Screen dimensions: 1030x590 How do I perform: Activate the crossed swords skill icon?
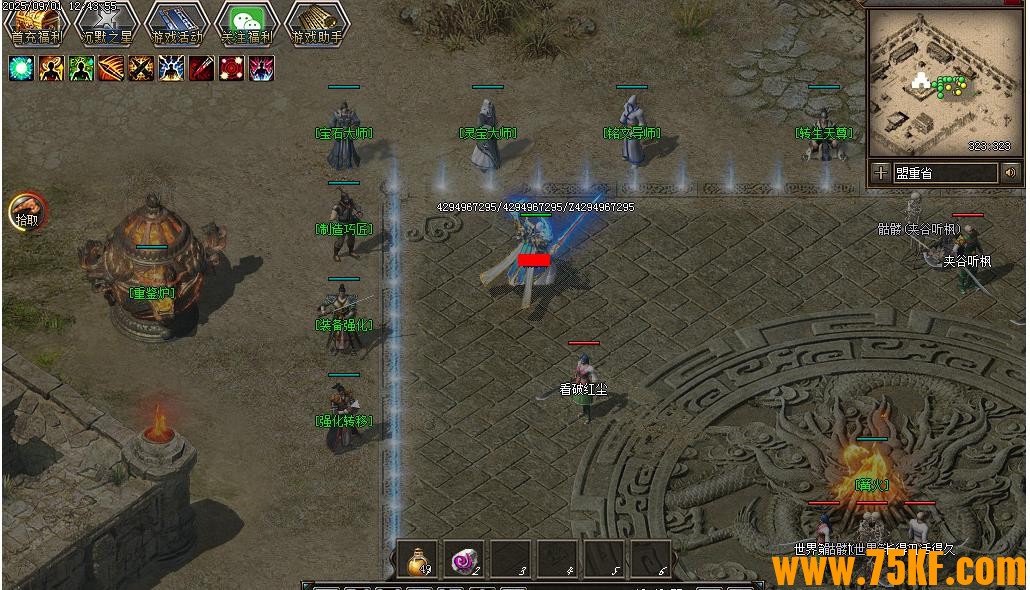coord(141,68)
